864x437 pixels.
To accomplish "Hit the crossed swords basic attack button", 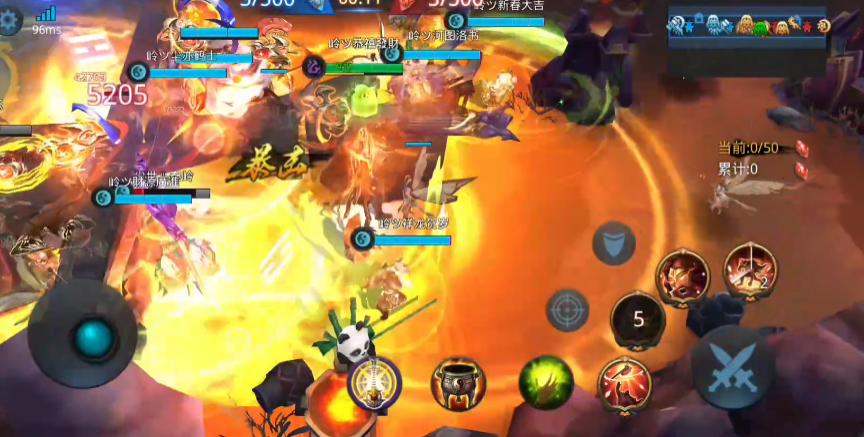I will point(732,366).
